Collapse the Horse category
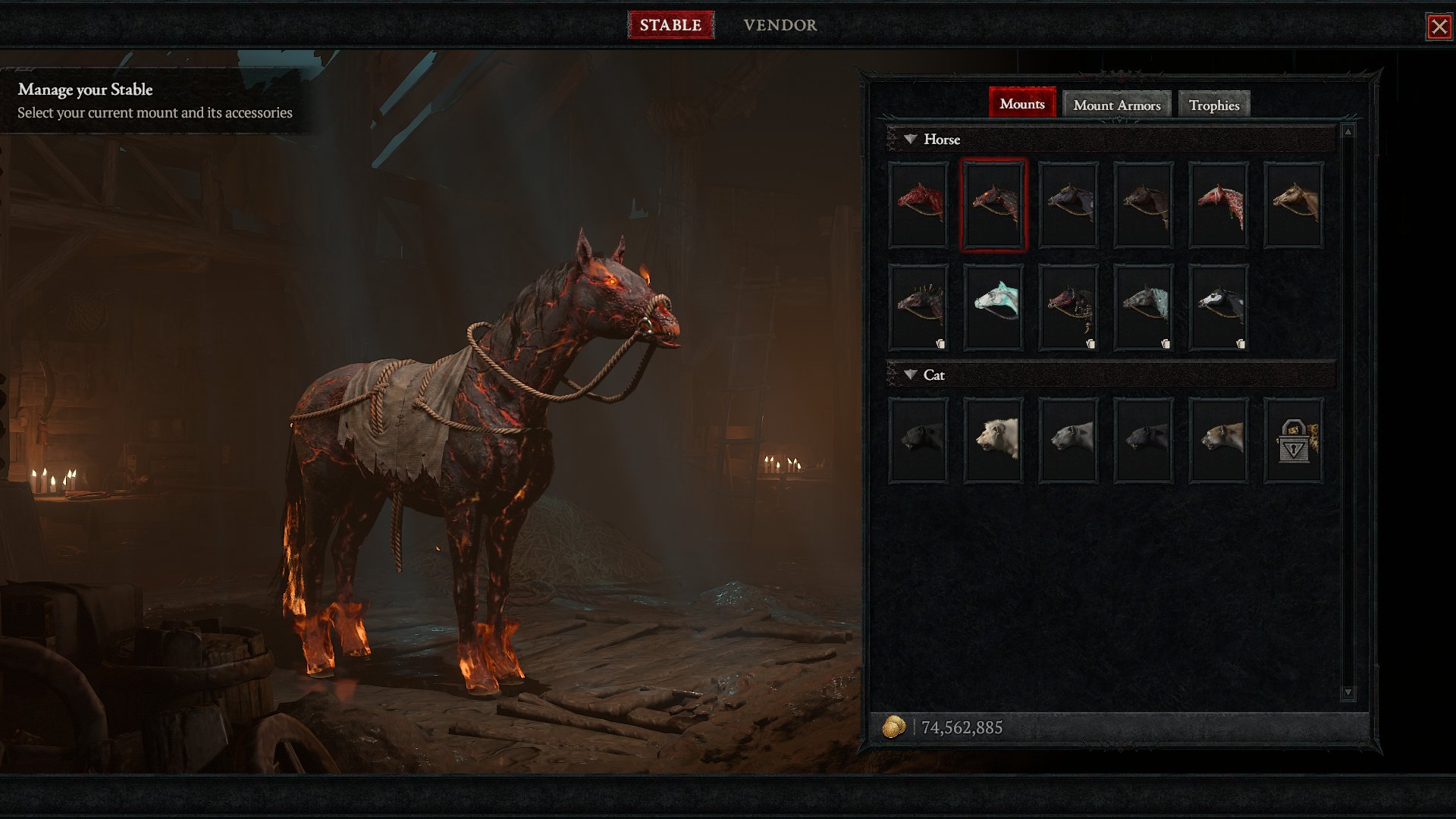This screenshot has width=1456, height=819. pos(911,140)
